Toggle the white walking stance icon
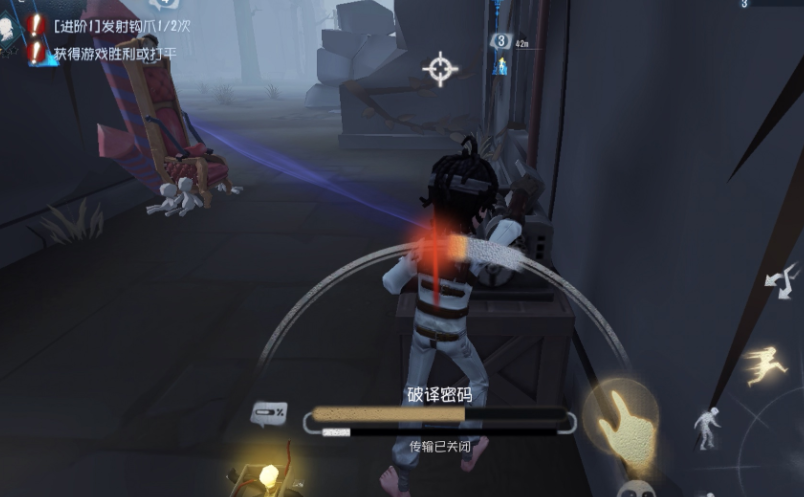Viewport: 804px width, 497px height. tap(708, 427)
